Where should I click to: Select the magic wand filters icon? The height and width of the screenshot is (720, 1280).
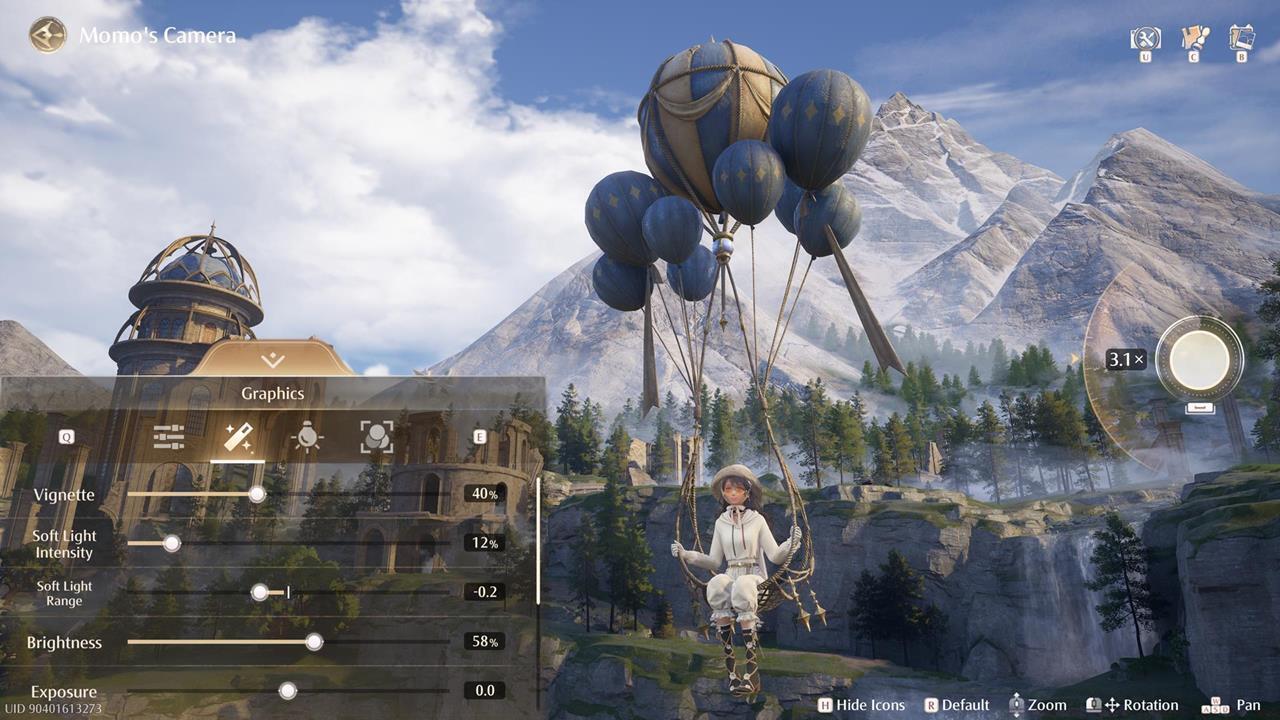(238, 435)
